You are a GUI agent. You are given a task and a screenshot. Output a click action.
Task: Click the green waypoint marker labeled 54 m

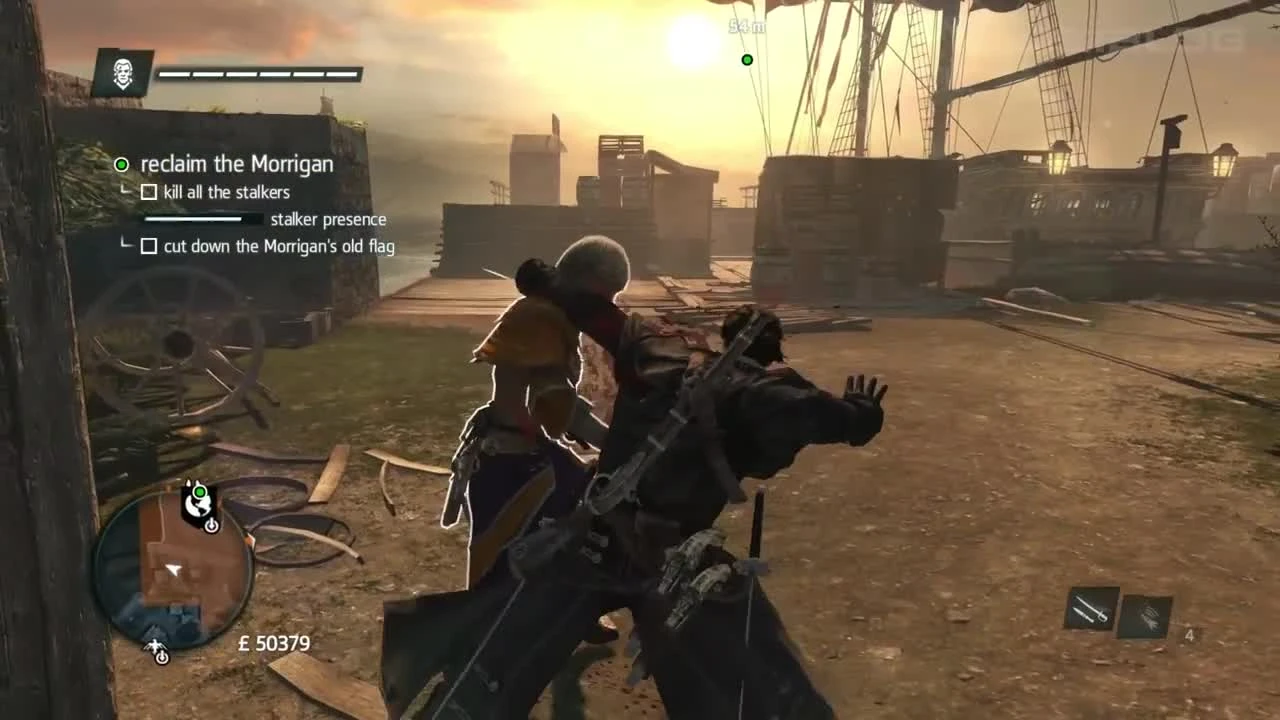747,60
